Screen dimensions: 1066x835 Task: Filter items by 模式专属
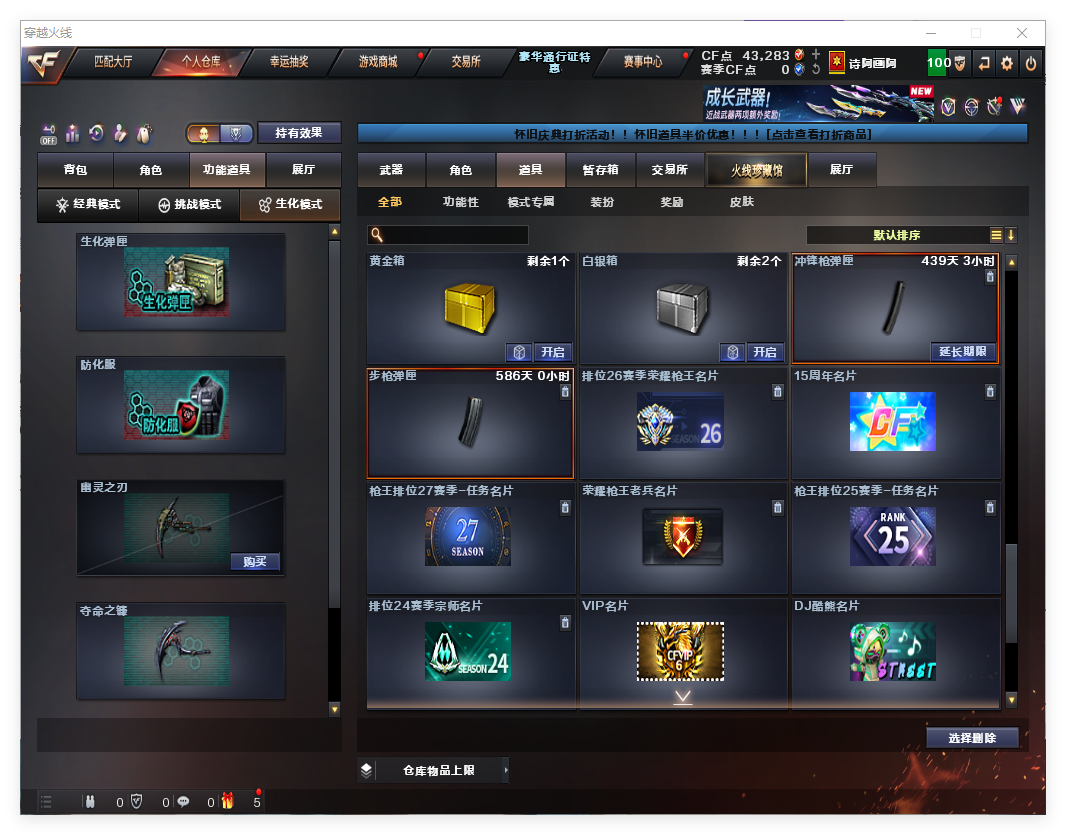coord(530,202)
